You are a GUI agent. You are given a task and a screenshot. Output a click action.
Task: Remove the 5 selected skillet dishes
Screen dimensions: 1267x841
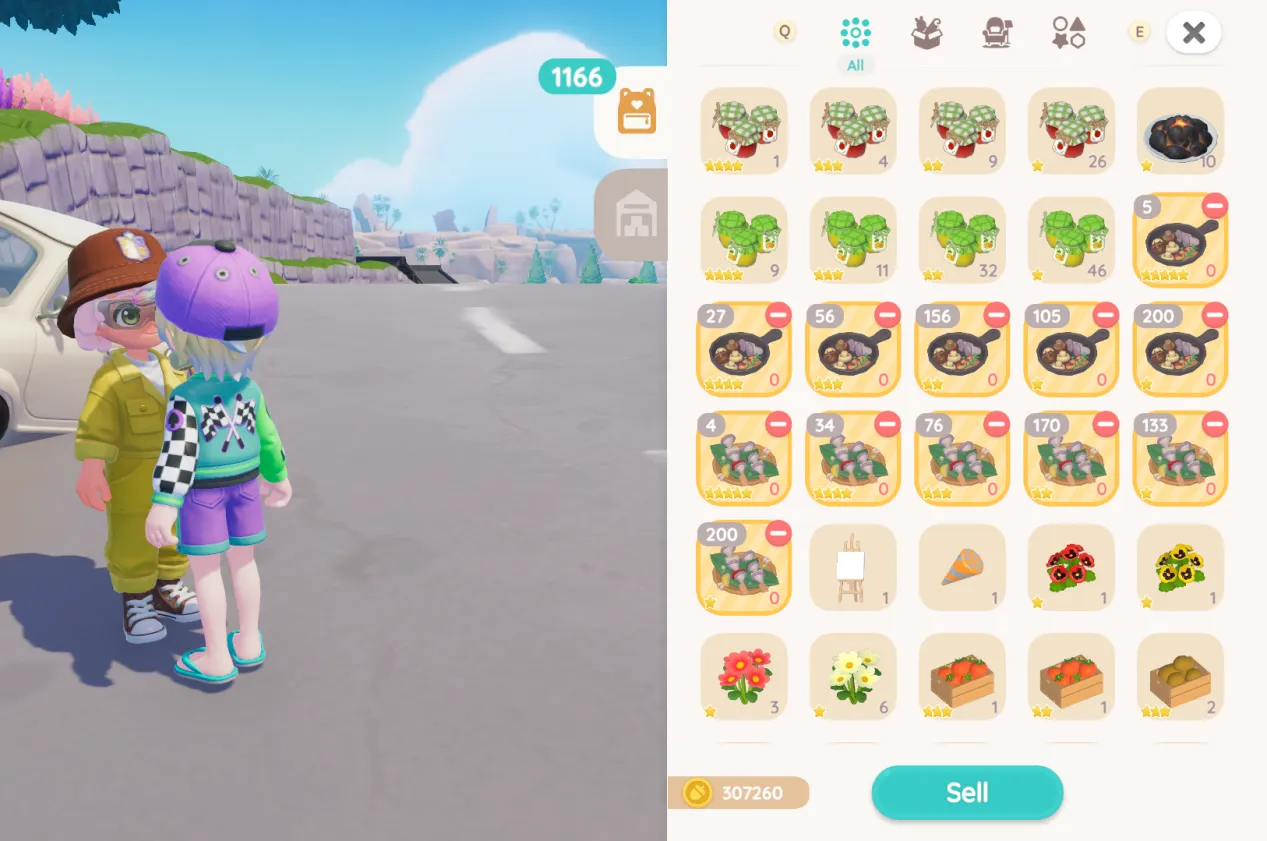click(x=1215, y=207)
